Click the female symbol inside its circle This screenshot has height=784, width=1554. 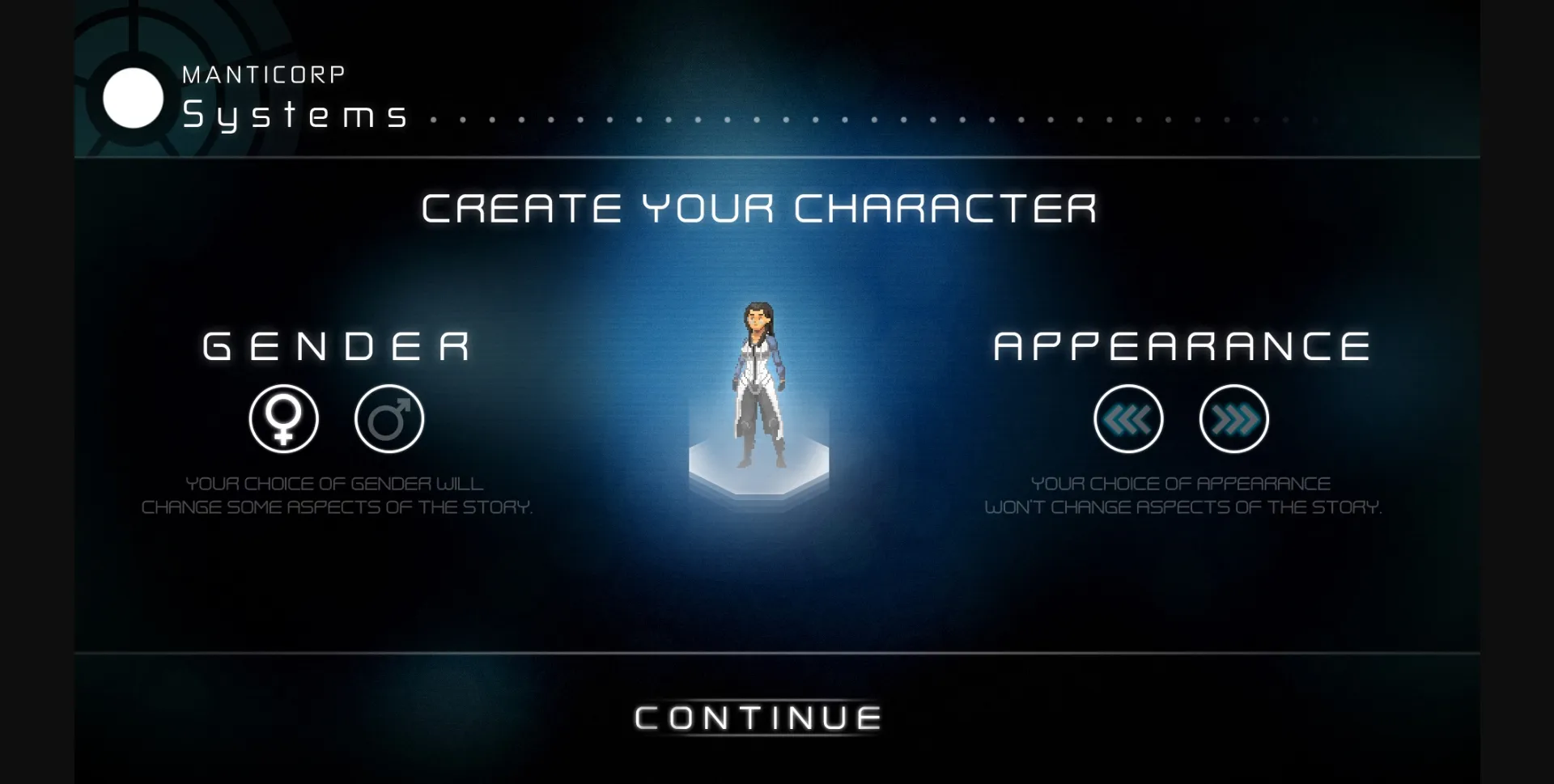pyautogui.click(x=283, y=418)
